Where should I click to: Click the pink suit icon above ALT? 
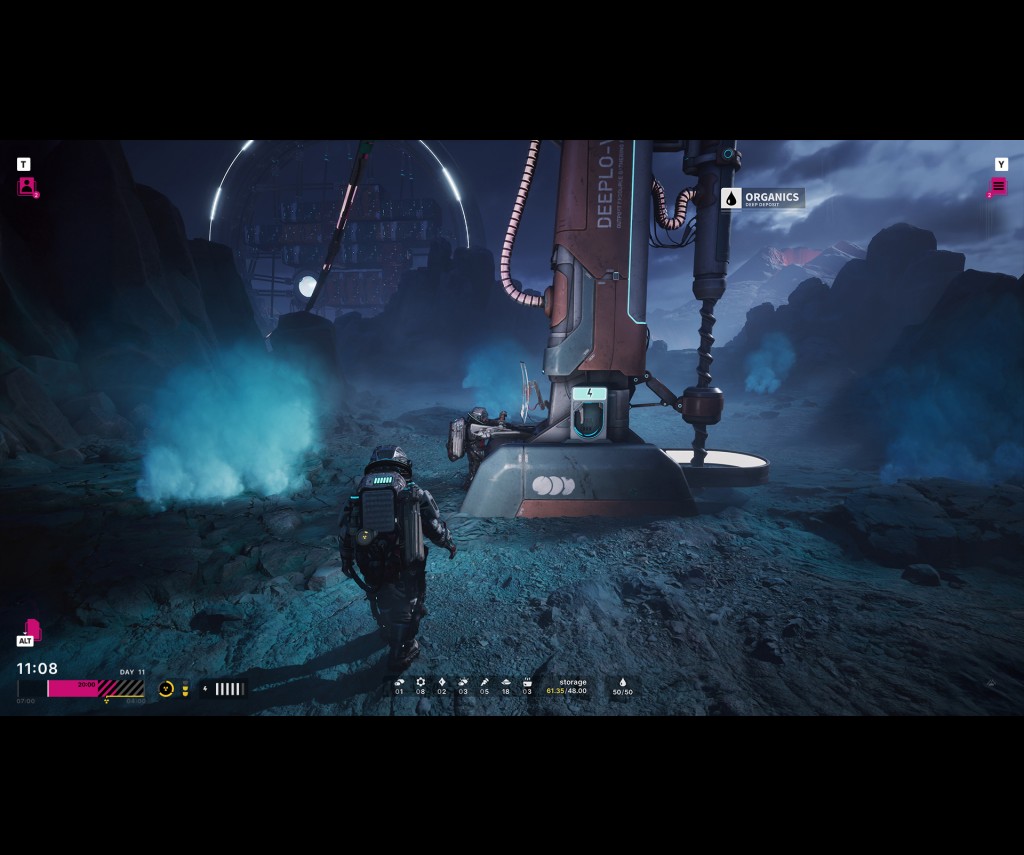pos(32,628)
